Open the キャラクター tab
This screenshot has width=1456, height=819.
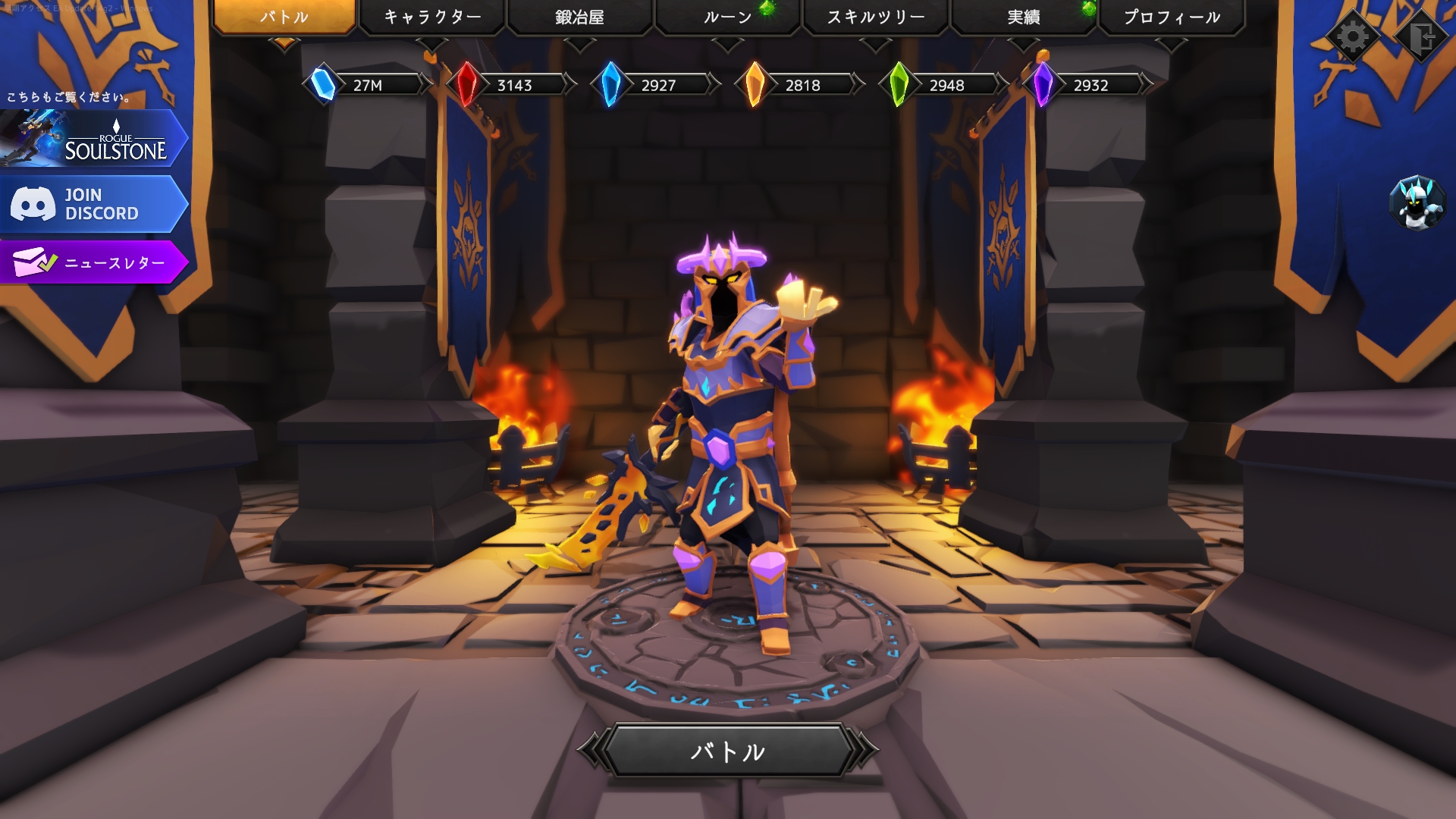tap(432, 17)
